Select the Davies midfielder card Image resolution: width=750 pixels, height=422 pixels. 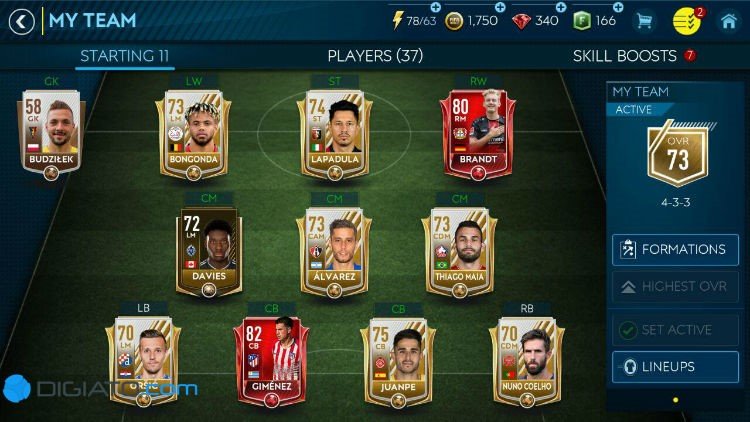coord(209,252)
